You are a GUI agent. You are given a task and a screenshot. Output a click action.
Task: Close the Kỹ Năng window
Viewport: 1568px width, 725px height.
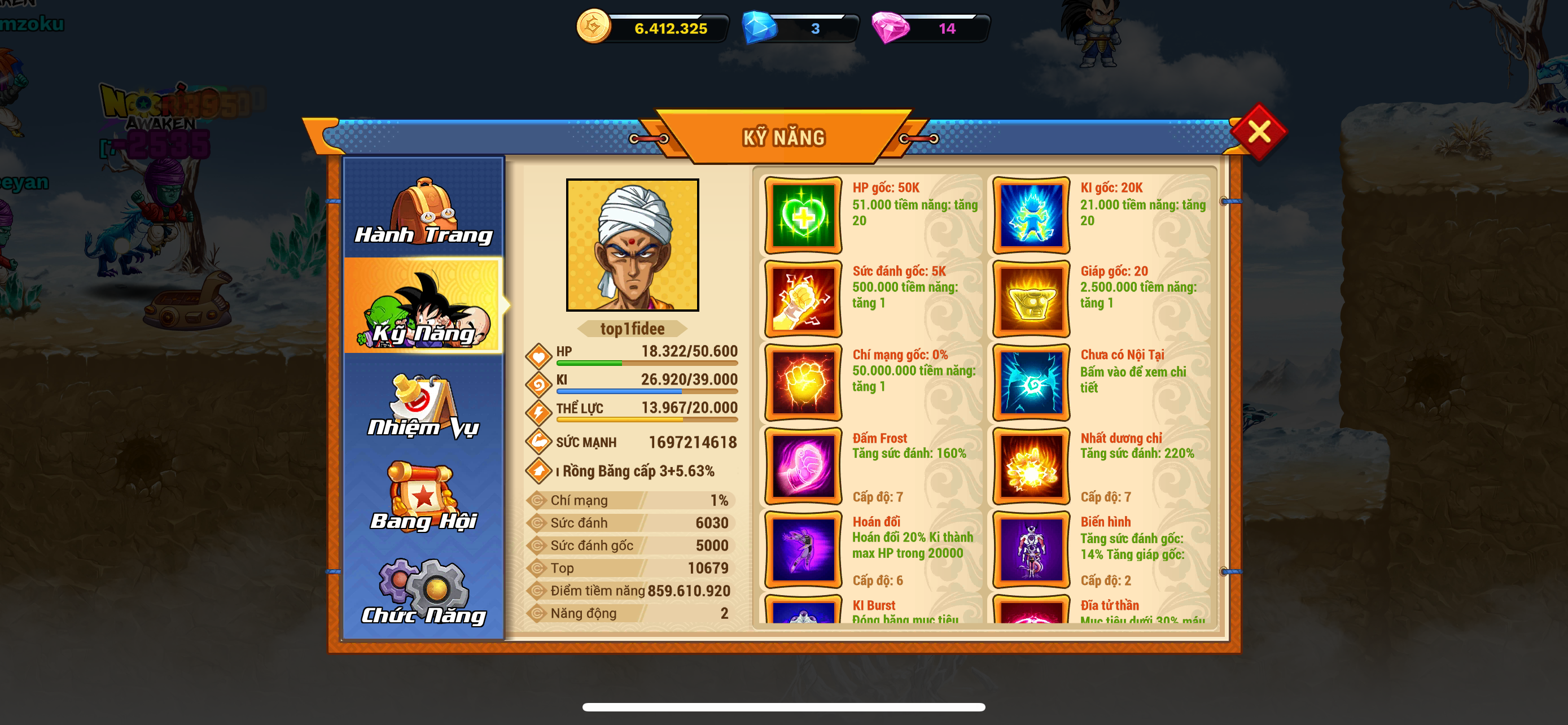[x=1258, y=132]
